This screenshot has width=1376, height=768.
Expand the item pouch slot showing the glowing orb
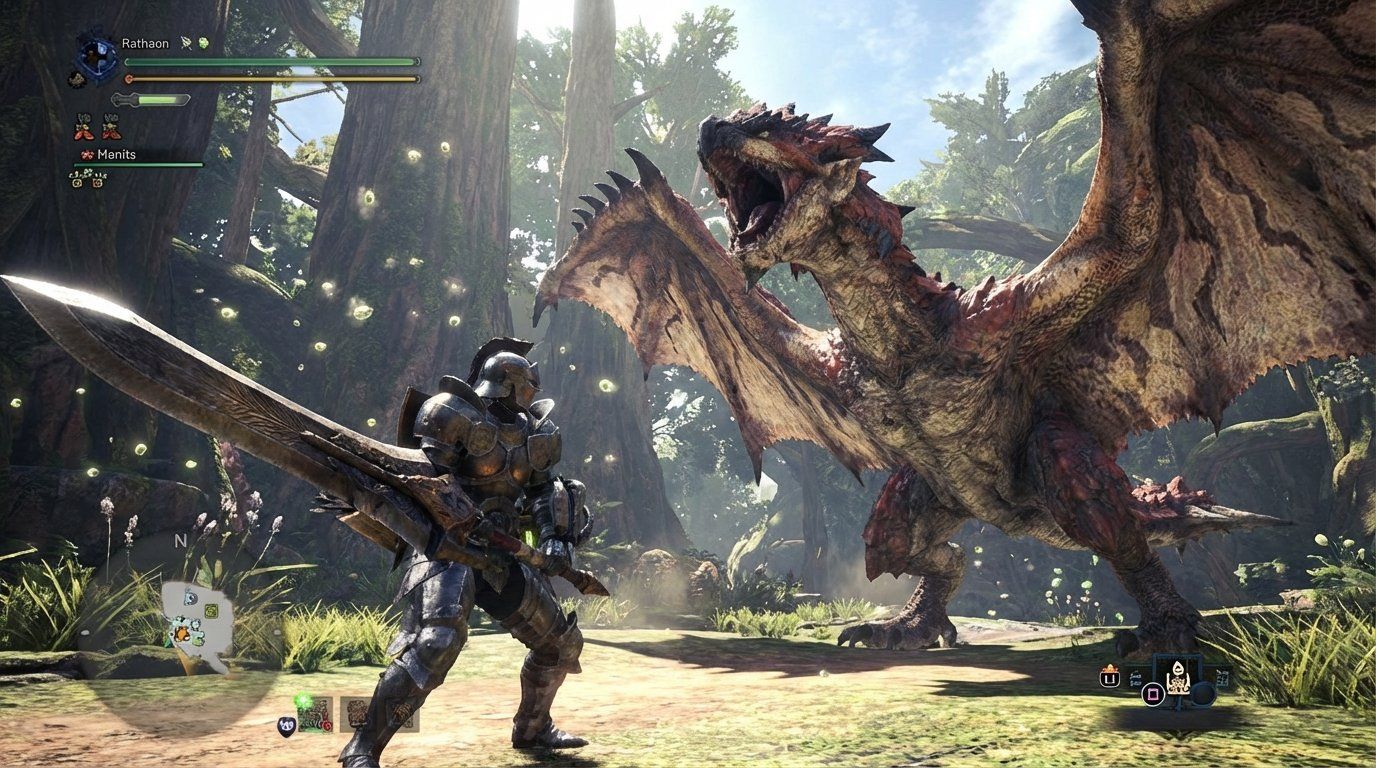pos(315,714)
